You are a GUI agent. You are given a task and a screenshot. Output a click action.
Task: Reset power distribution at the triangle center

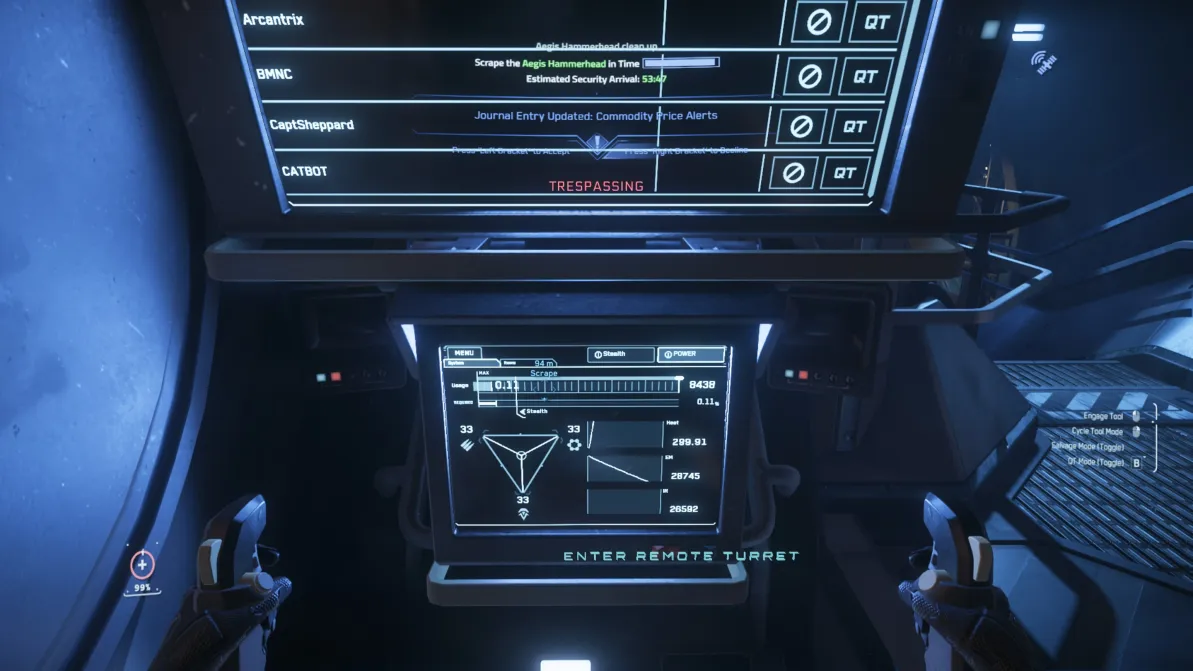point(521,454)
